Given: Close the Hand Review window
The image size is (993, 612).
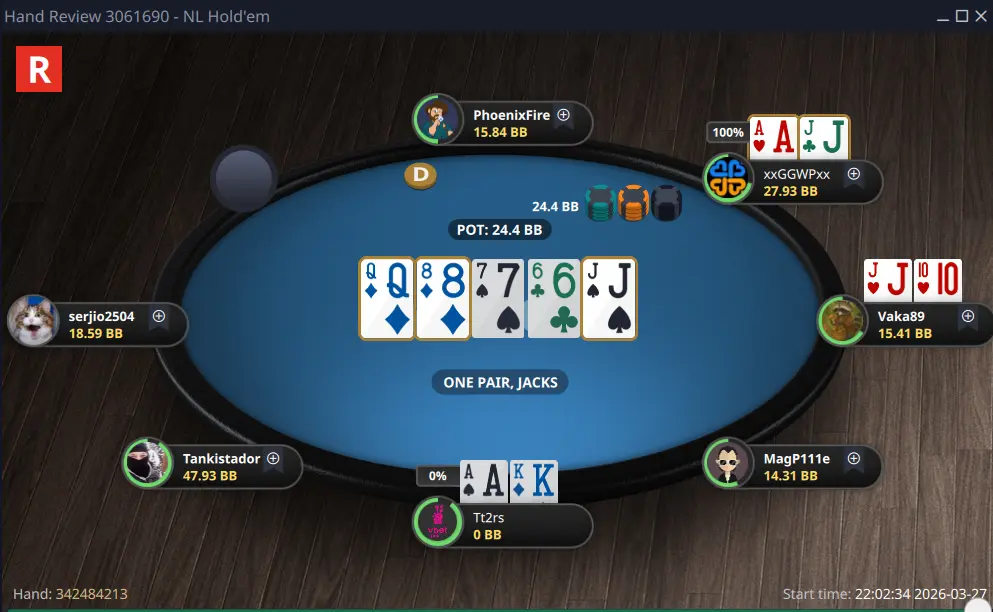Looking at the screenshot, I should point(979,16).
